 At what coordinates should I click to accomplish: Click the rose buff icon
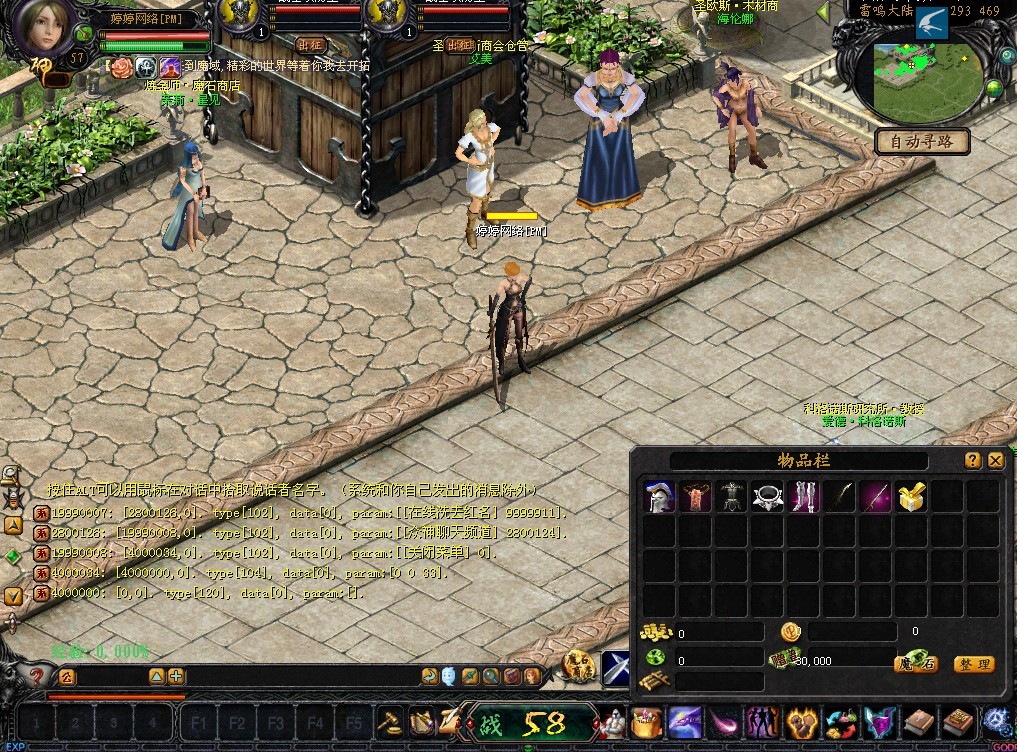pyautogui.click(x=121, y=67)
